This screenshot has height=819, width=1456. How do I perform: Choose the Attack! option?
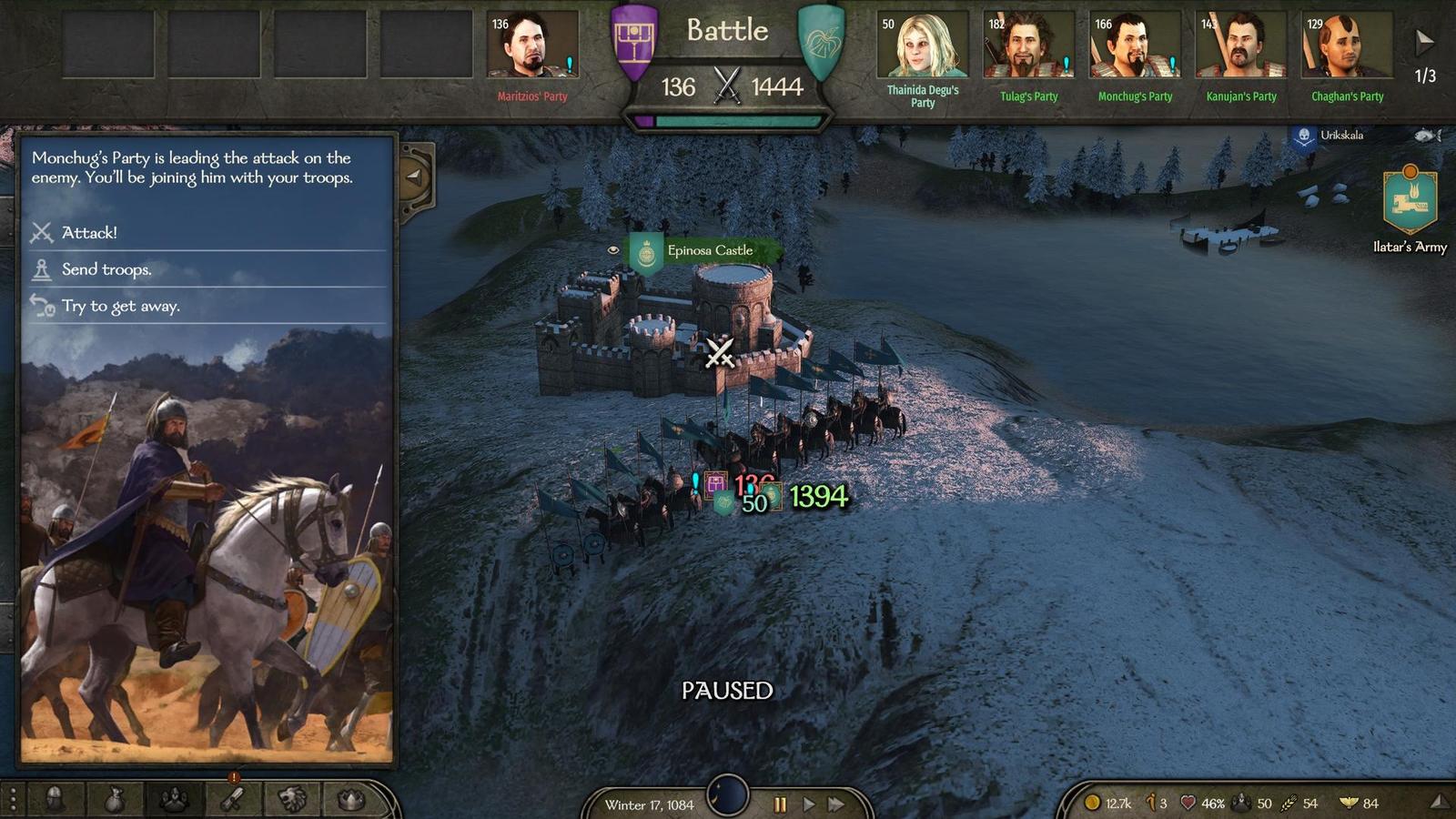[x=89, y=233]
